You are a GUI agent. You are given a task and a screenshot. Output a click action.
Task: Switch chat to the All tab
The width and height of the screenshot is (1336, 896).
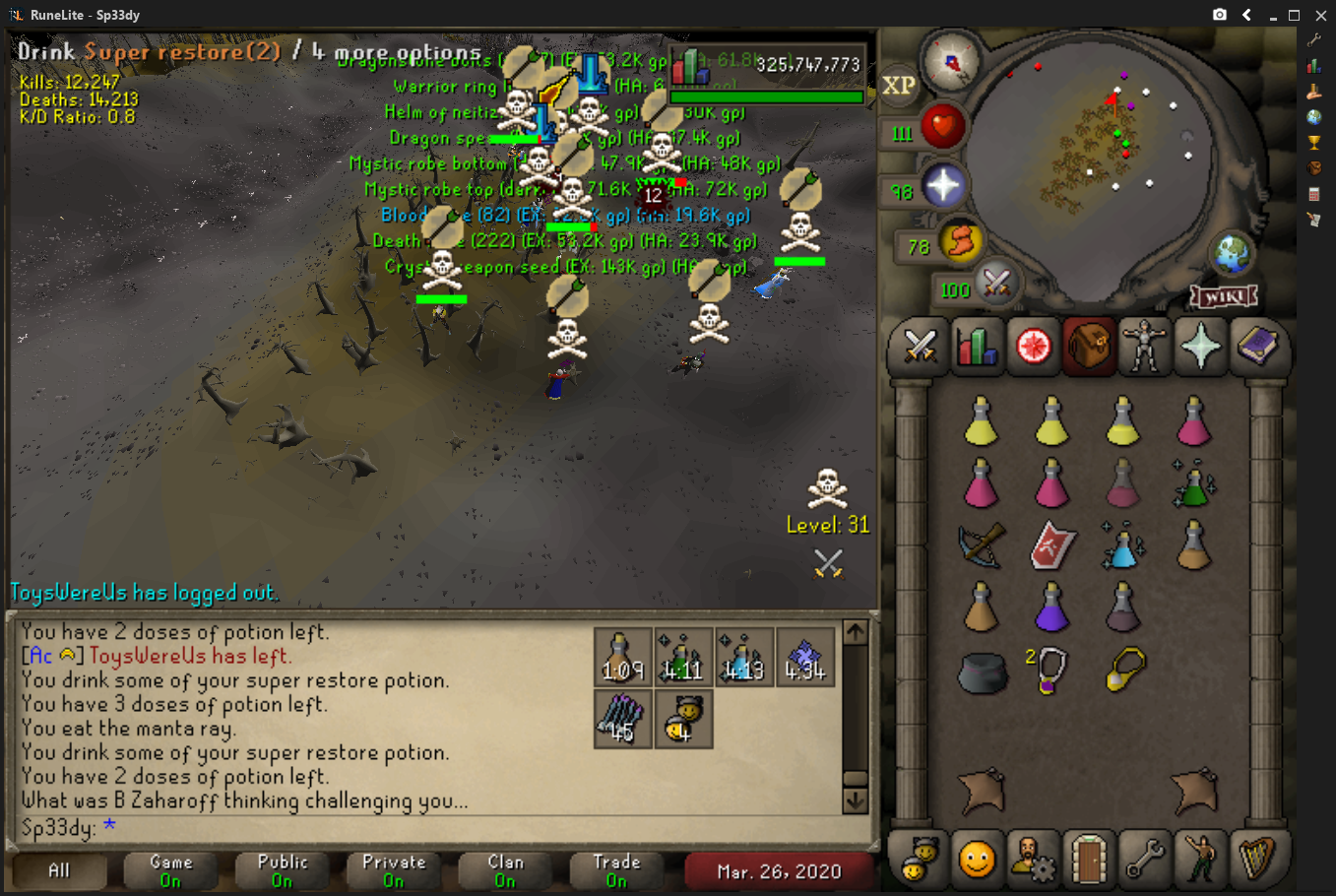coord(59,871)
